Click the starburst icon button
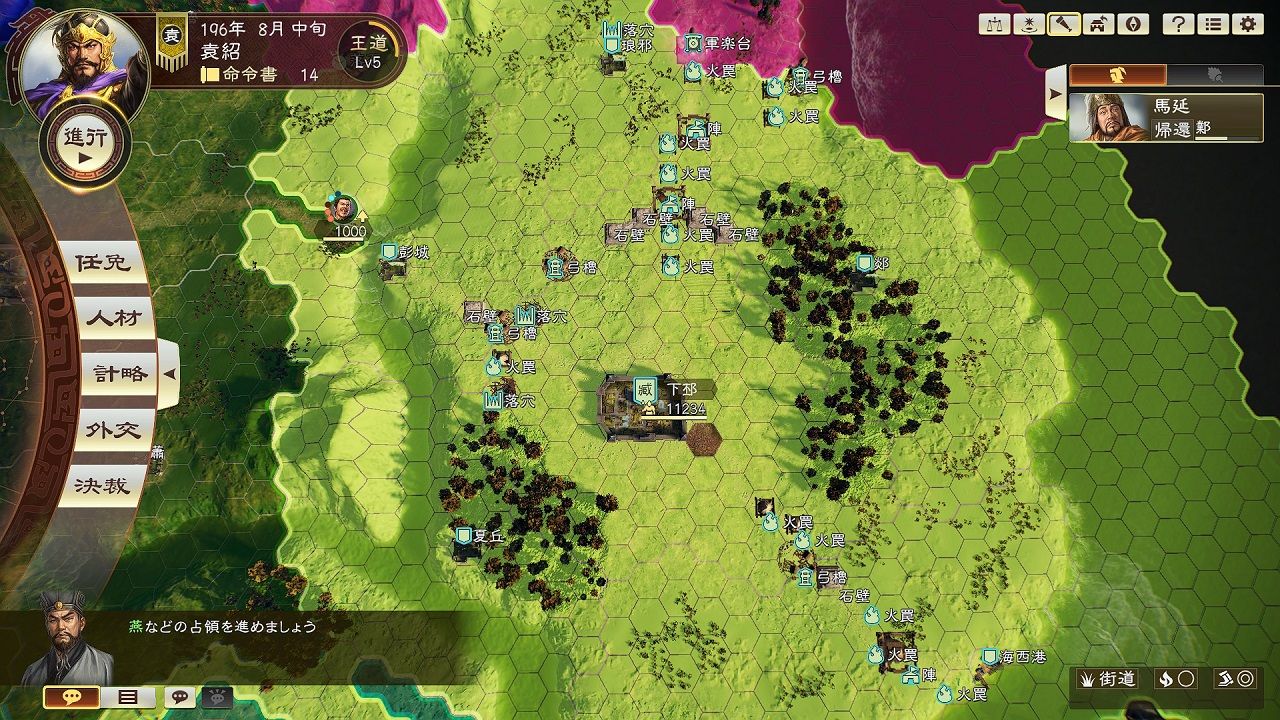 [x=1029, y=24]
